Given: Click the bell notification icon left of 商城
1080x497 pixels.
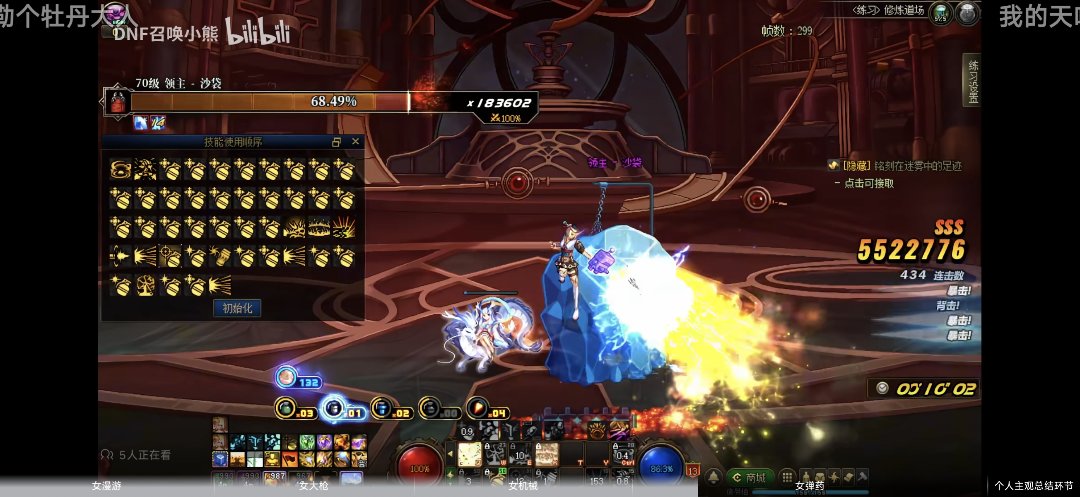Looking at the screenshot, I should click(x=714, y=478).
